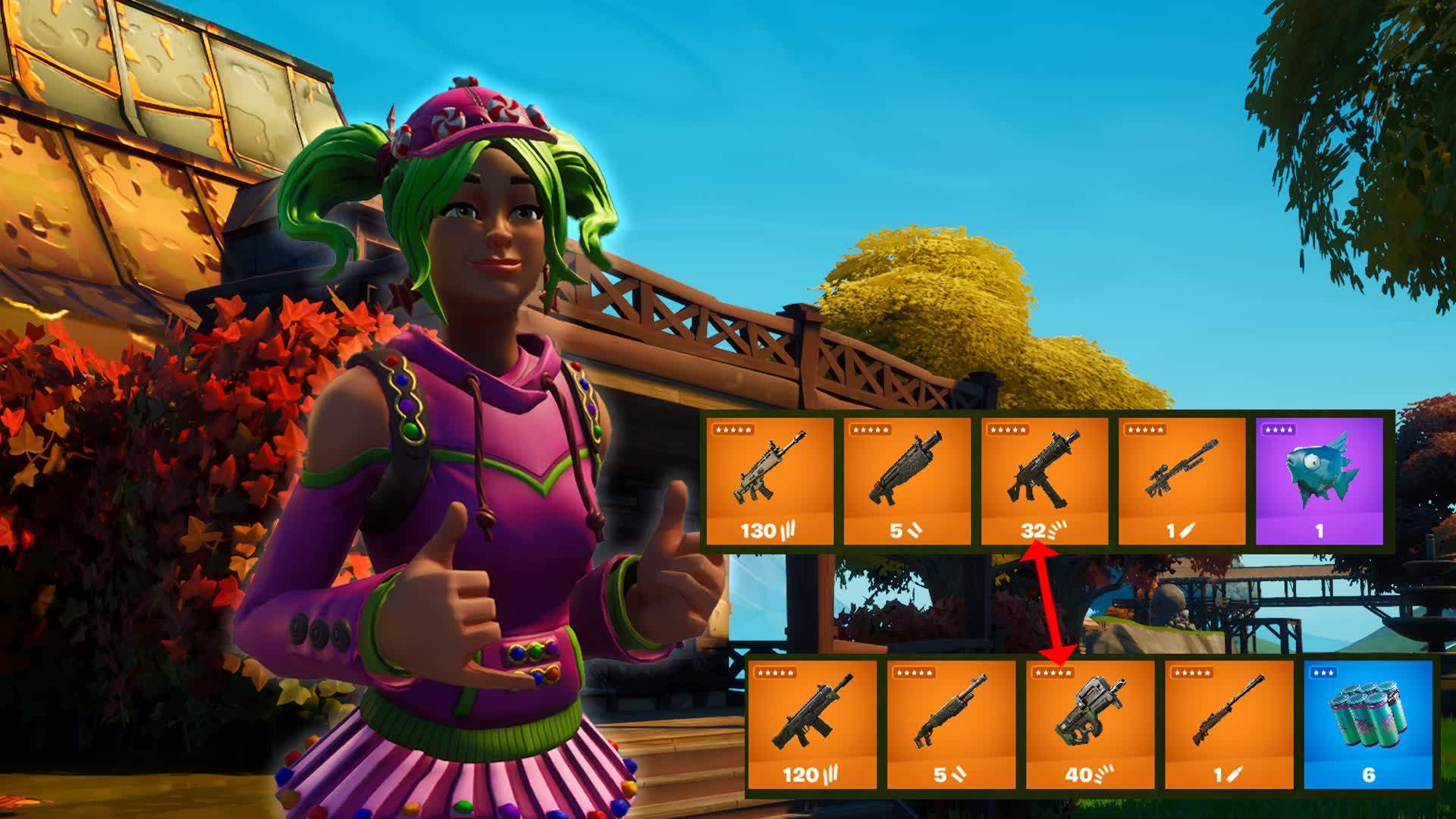The width and height of the screenshot is (1456, 819).
Task: Choose the tactical shotgun slot
Action: coord(907,481)
